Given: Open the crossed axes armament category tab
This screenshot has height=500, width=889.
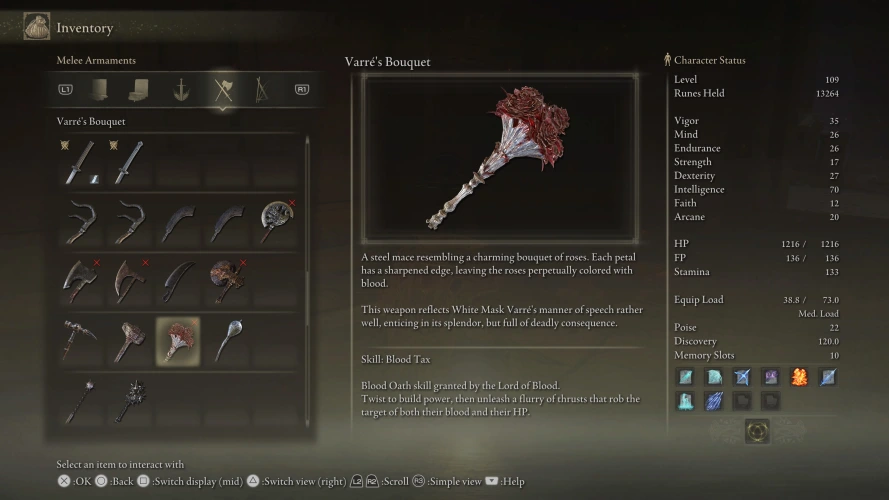Looking at the screenshot, I should point(222,90).
